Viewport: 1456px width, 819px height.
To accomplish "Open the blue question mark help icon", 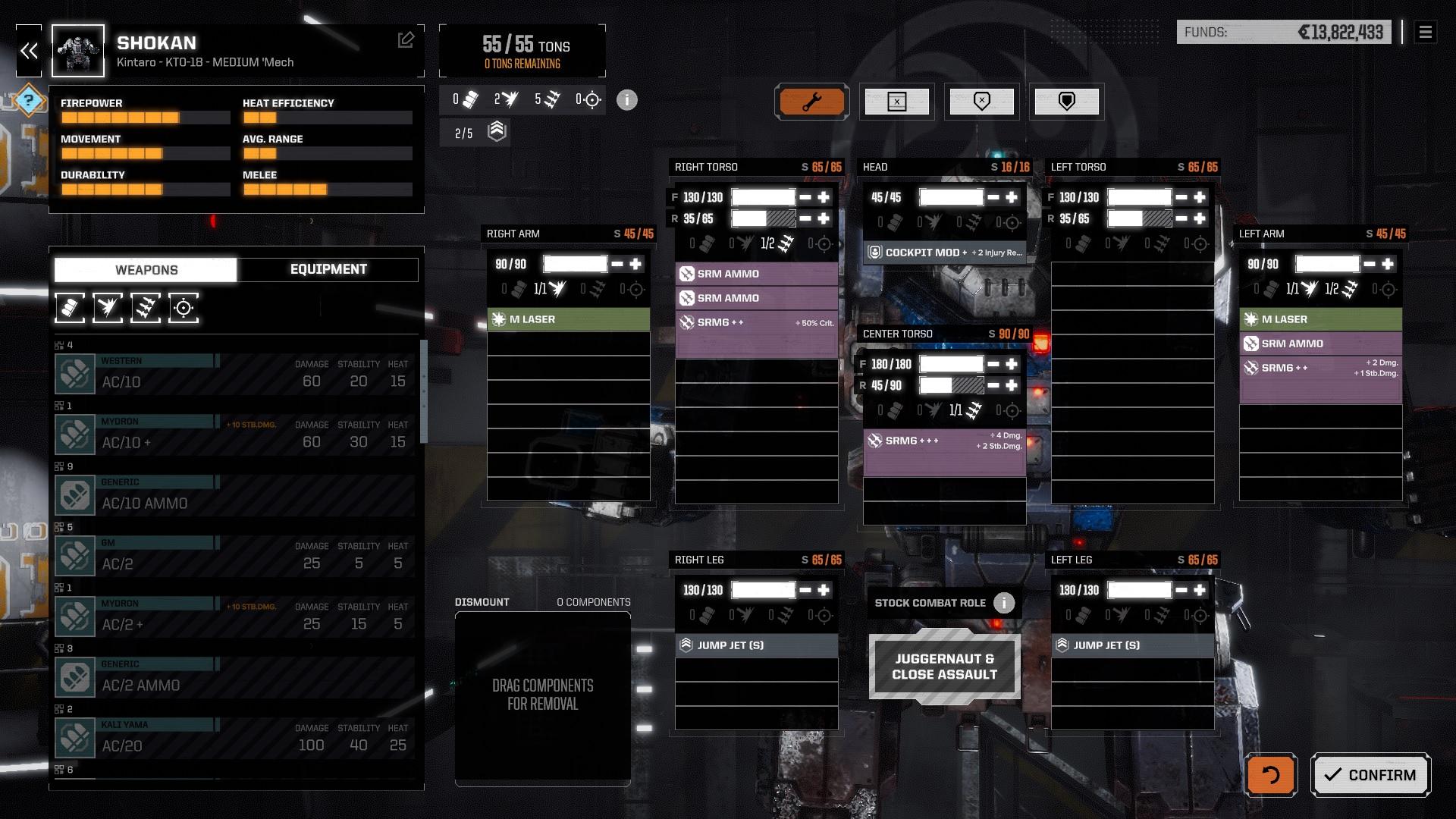I will 29,99.
